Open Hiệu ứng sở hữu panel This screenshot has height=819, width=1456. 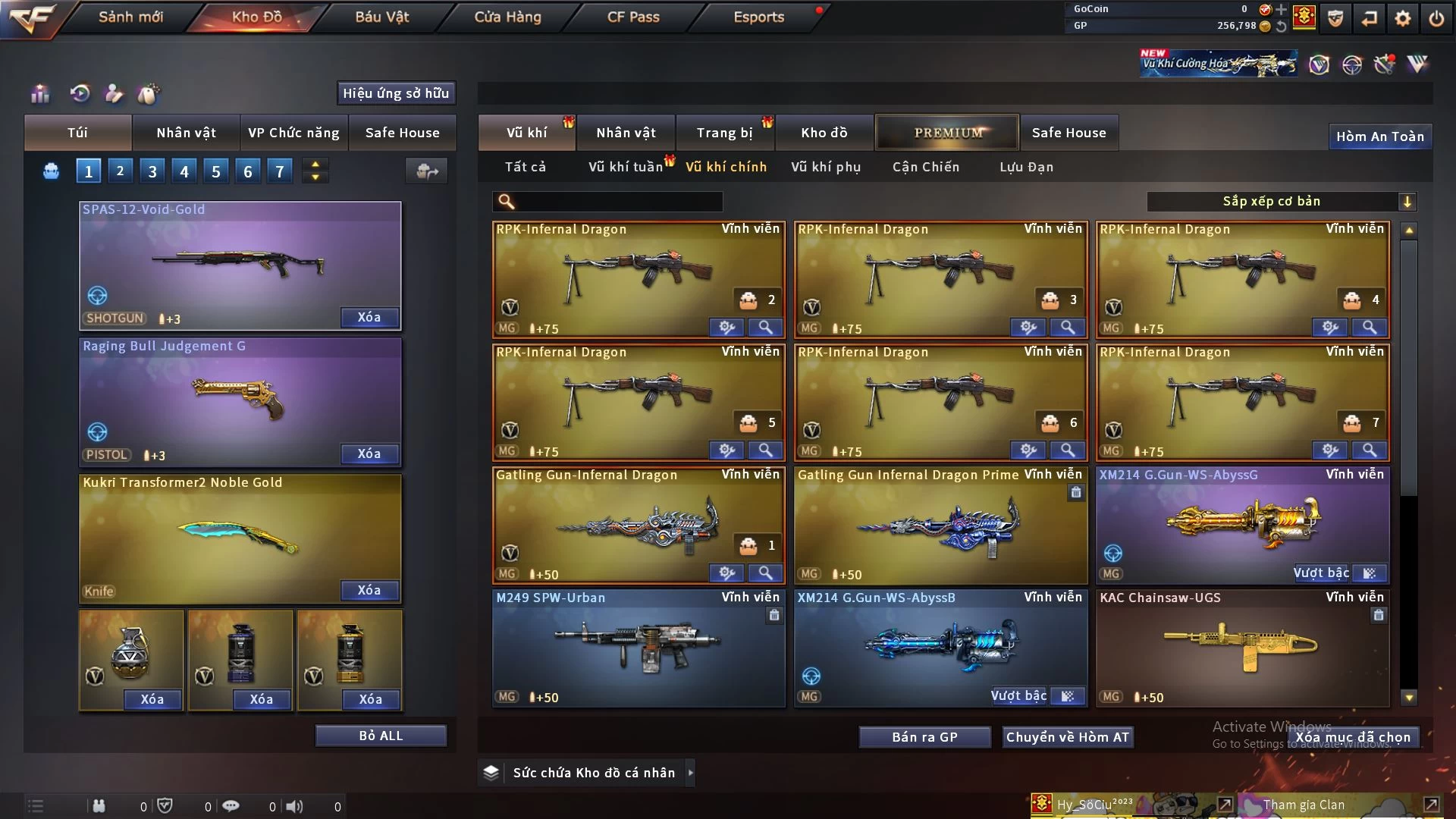396,93
